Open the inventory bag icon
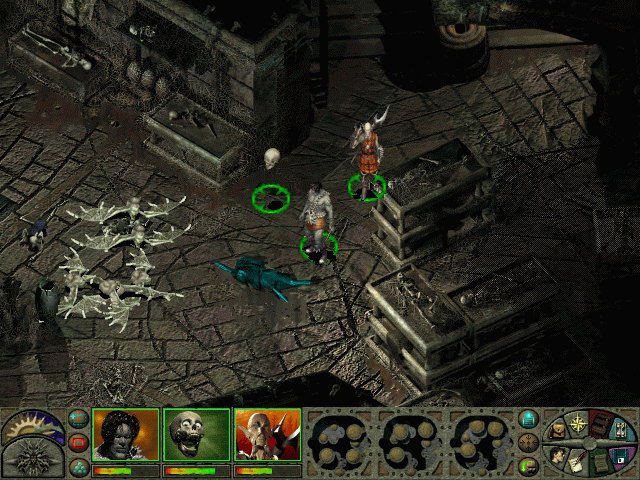The image size is (640, 480). (x=556, y=432)
